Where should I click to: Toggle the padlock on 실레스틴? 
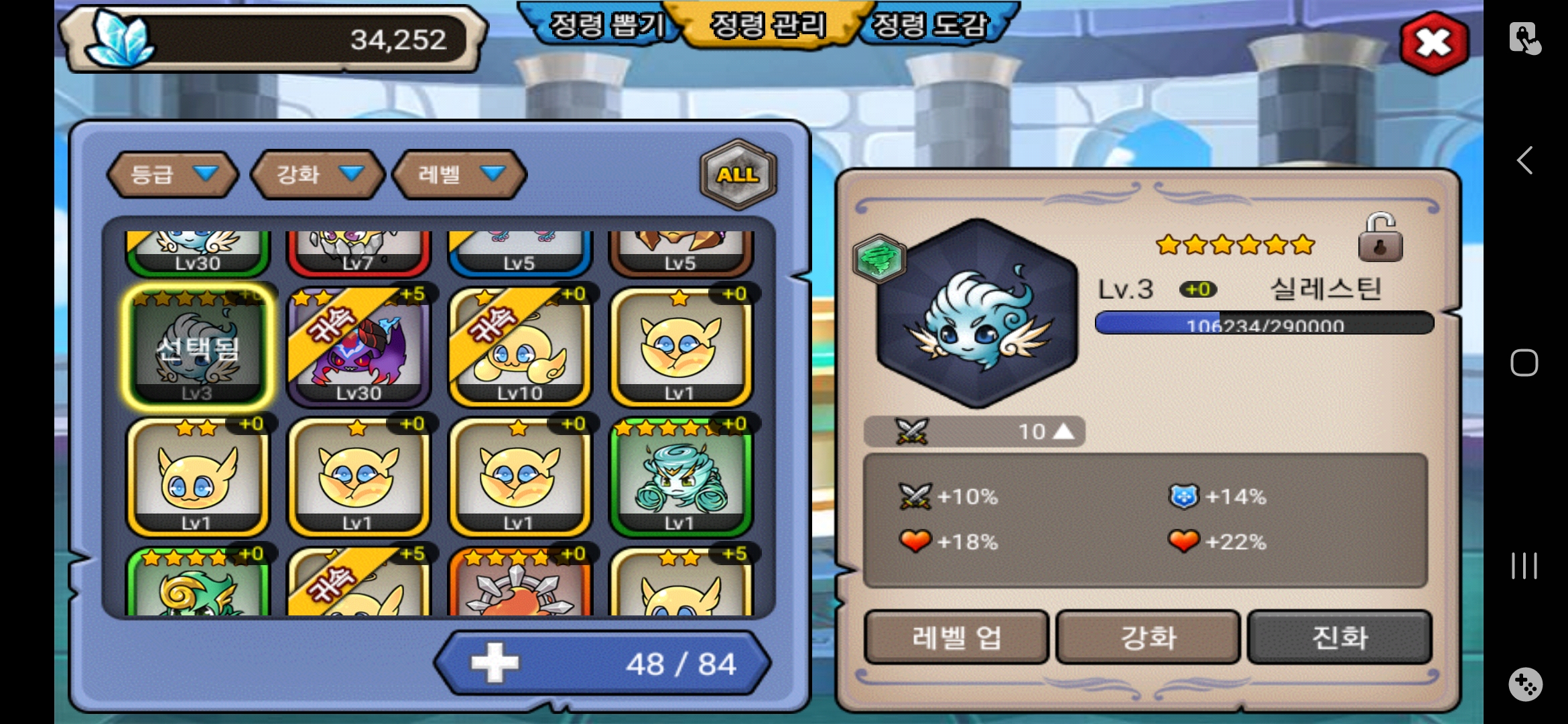[x=1380, y=238]
